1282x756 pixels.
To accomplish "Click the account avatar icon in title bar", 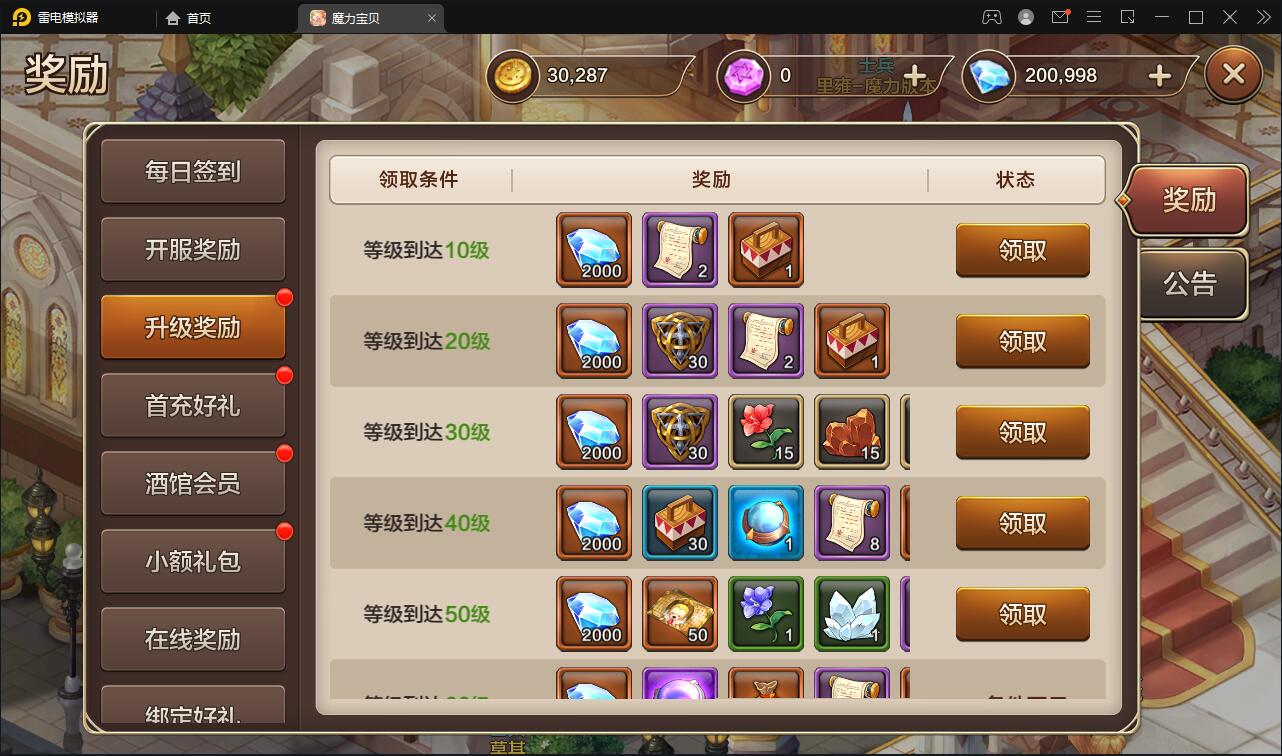I will [x=1024, y=17].
